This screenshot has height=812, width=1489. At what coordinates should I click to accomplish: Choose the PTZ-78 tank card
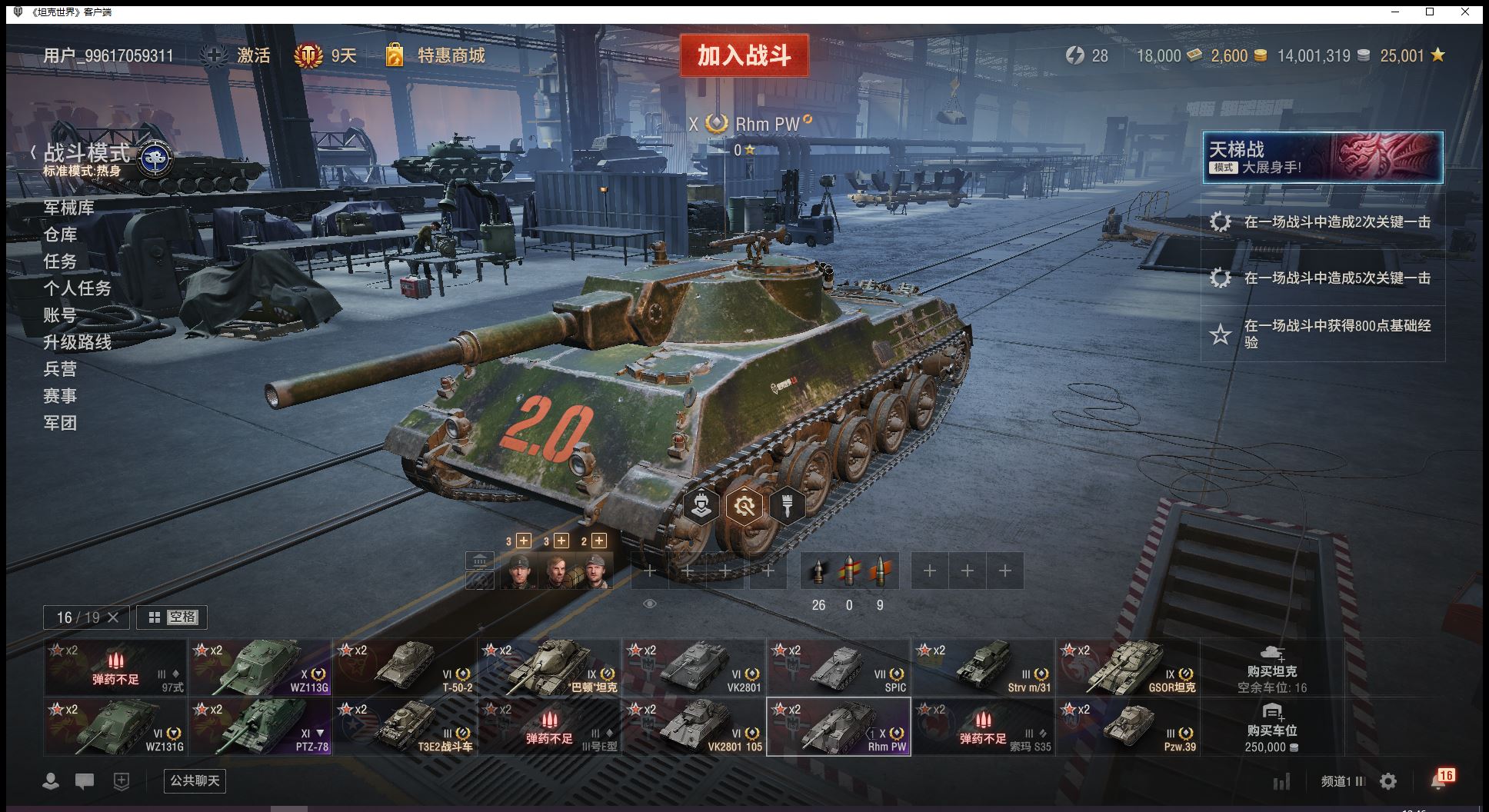[261, 727]
